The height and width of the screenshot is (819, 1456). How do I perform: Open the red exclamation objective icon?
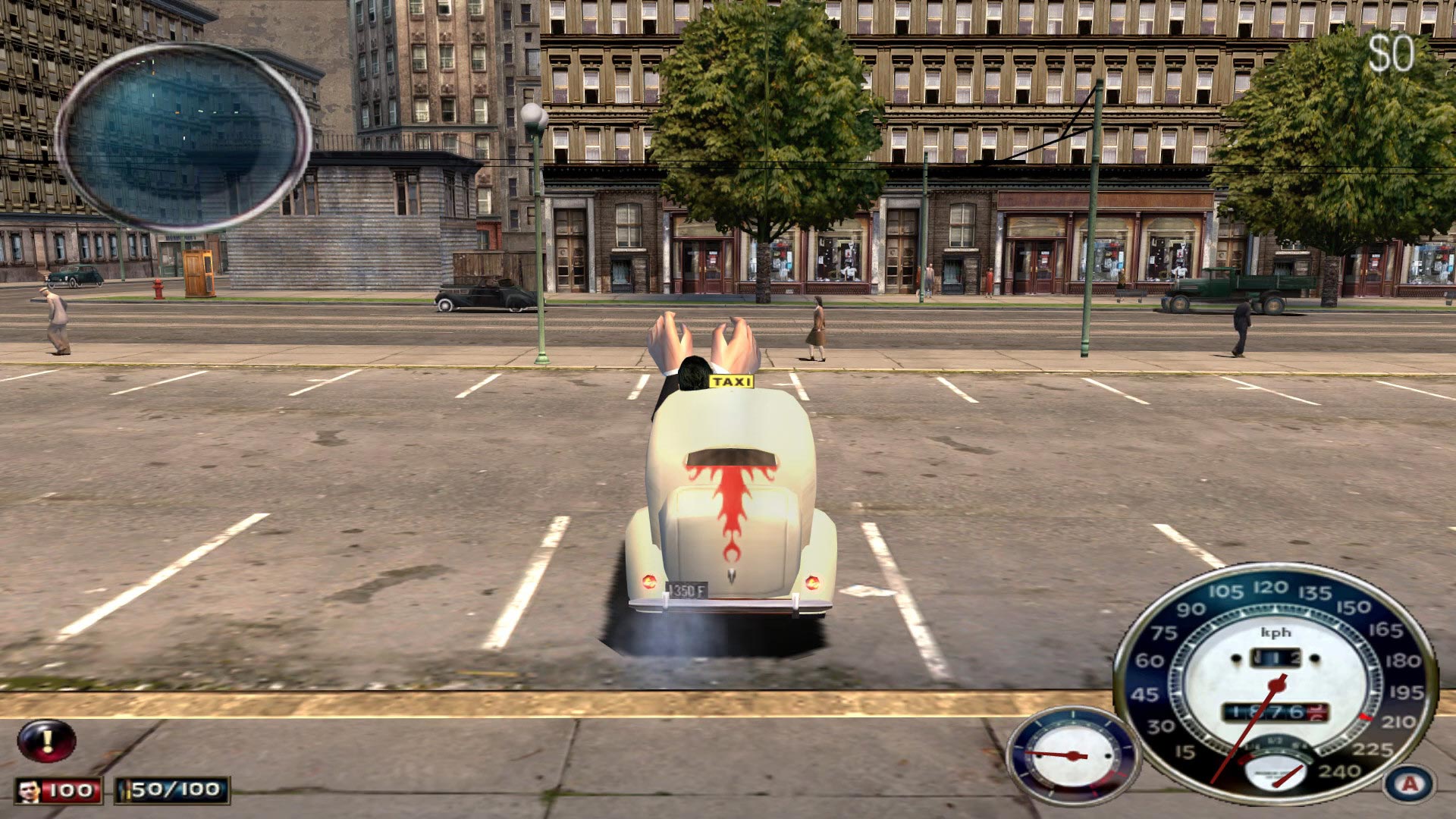tap(47, 740)
